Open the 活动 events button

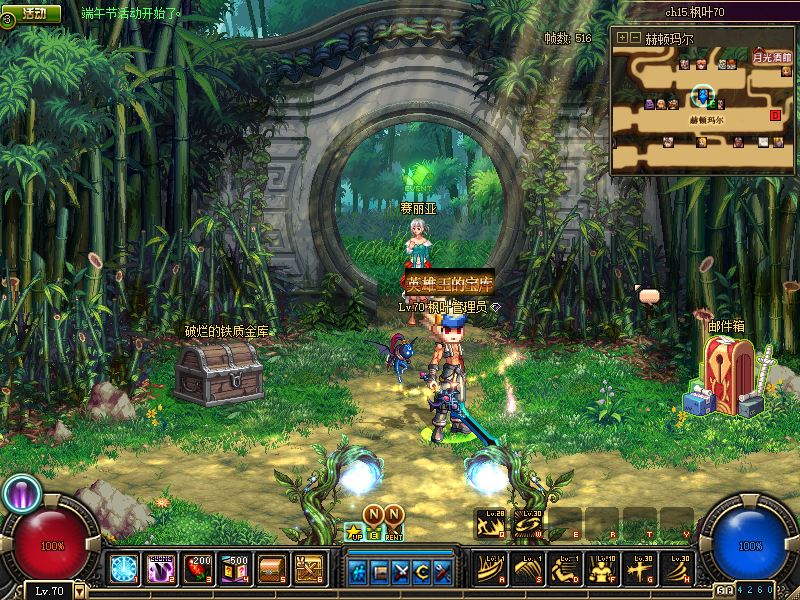(x=32, y=14)
